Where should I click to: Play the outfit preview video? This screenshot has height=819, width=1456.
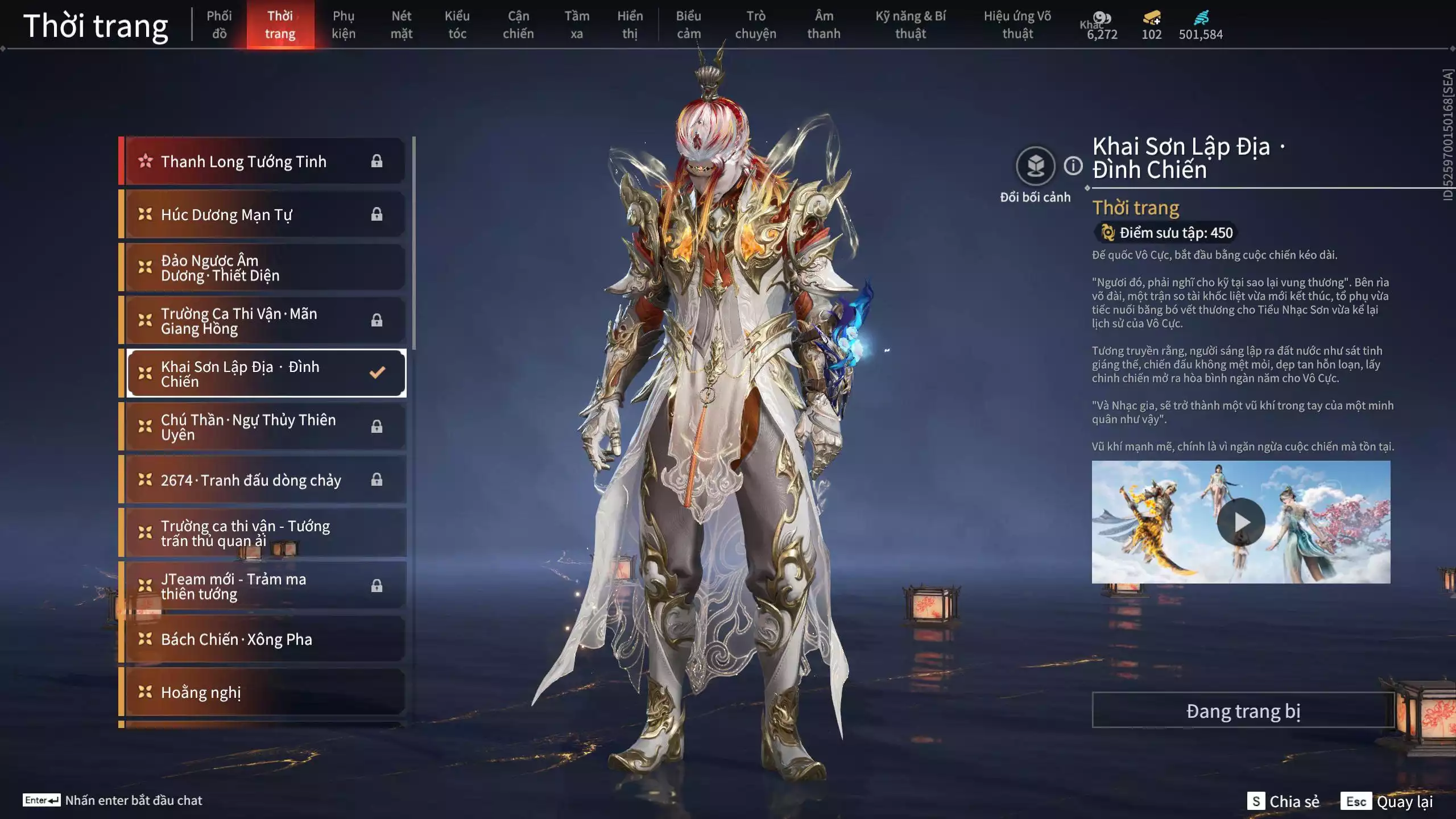[x=1240, y=522]
